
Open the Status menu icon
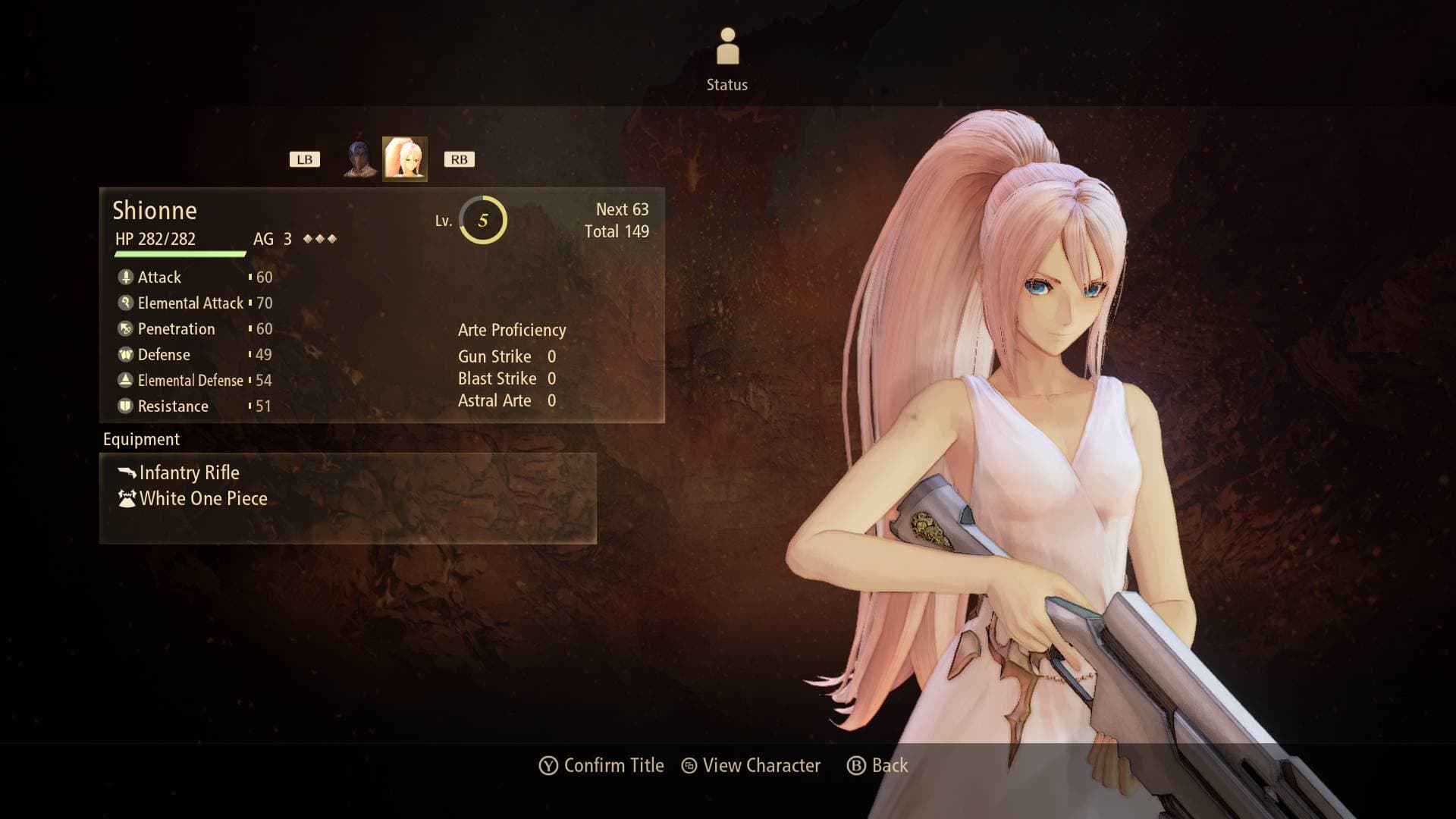(x=727, y=45)
